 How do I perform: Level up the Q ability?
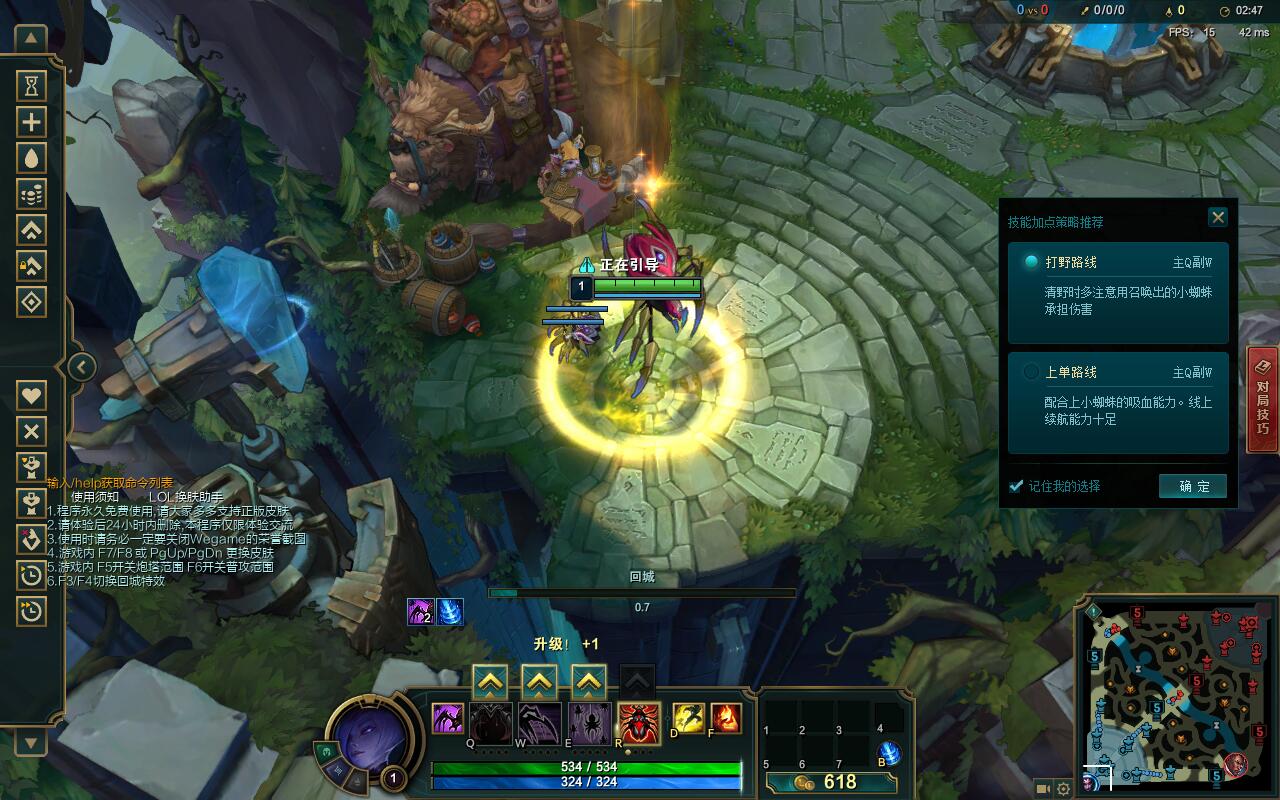489,683
